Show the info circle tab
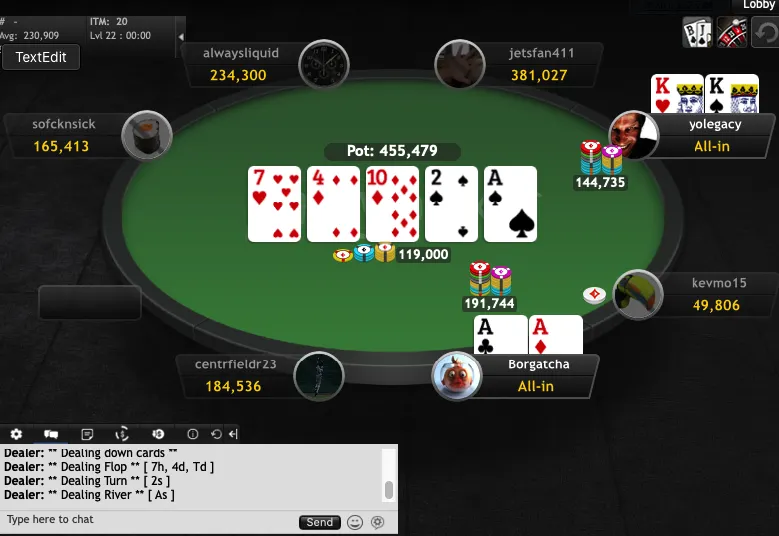The width and height of the screenshot is (779, 536). [x=192, y=434]
